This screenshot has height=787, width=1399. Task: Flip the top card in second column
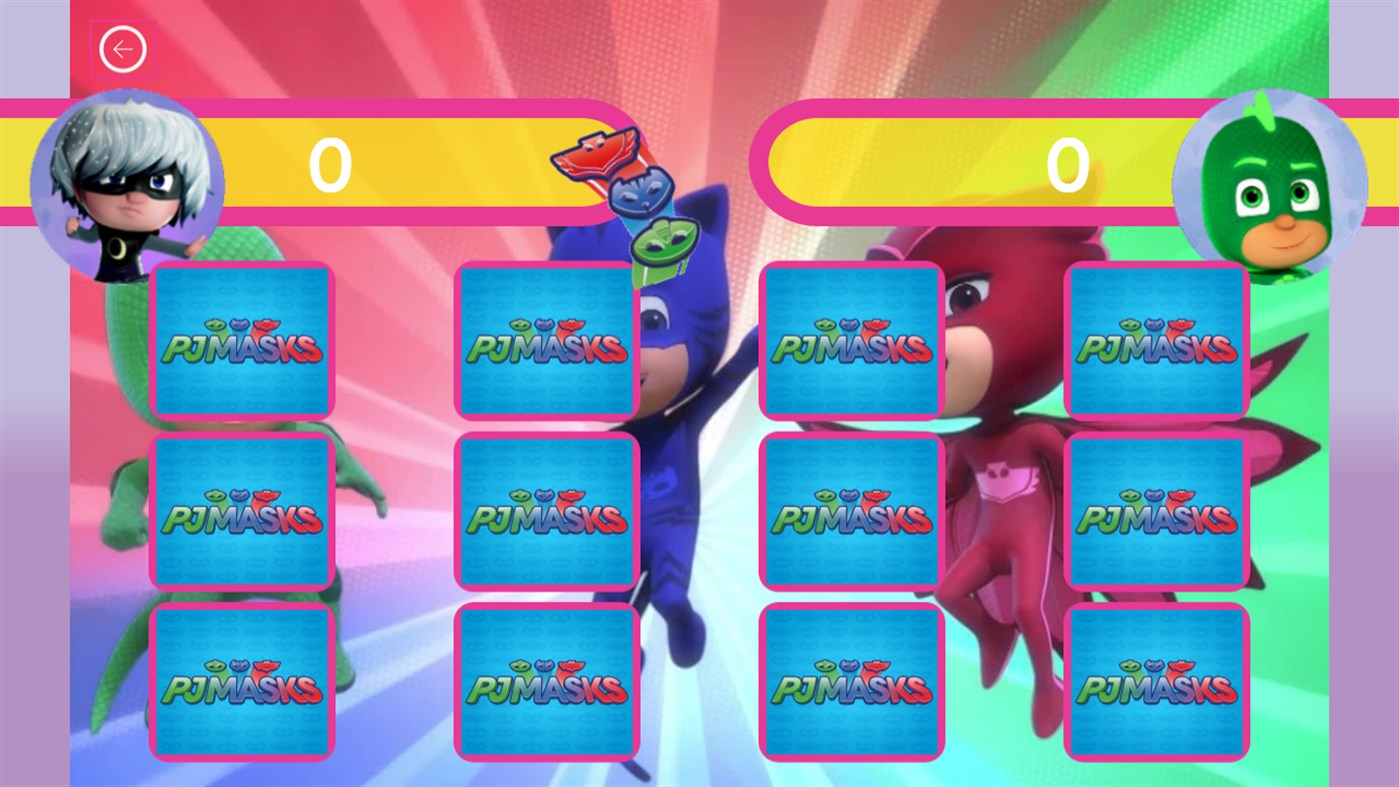pos(546,340)
